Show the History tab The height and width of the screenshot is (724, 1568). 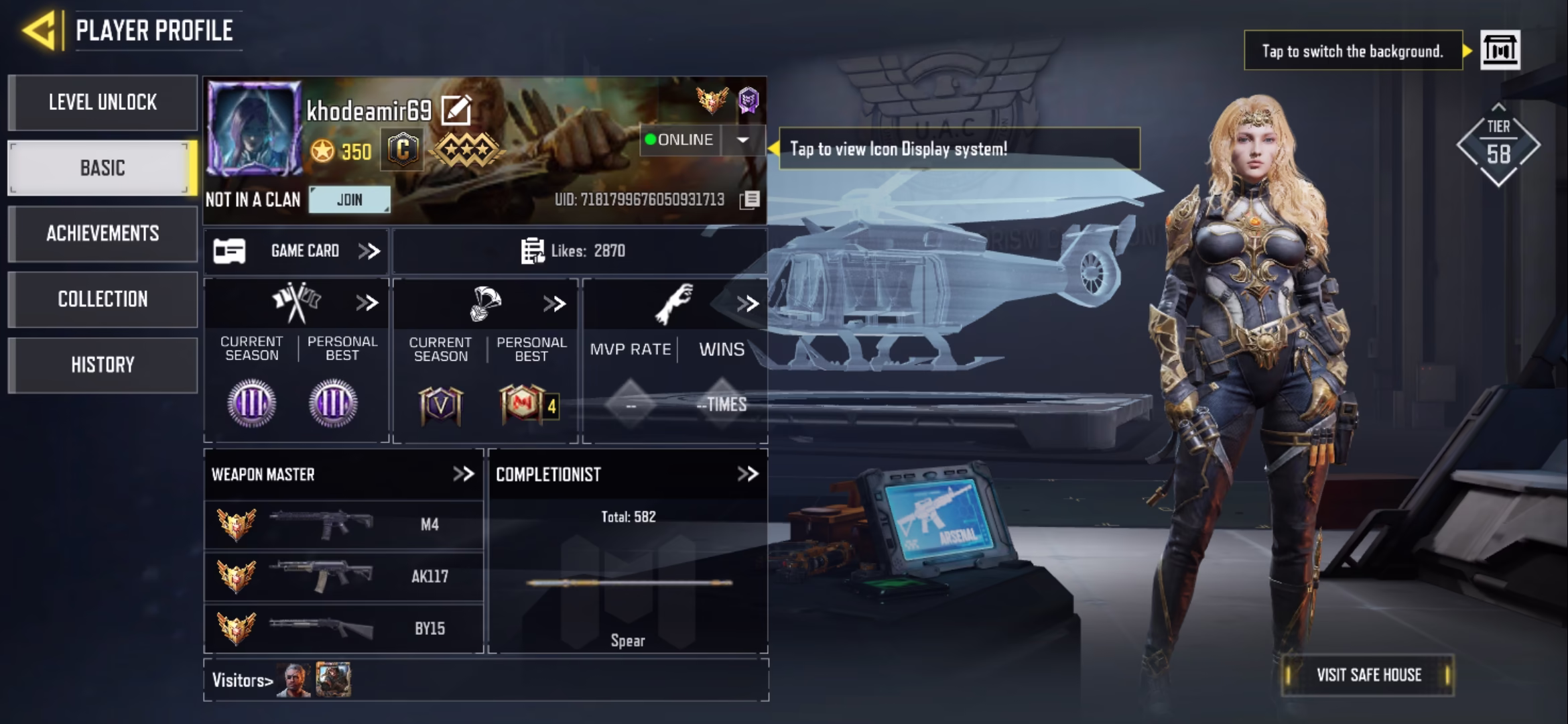(103, 365)
